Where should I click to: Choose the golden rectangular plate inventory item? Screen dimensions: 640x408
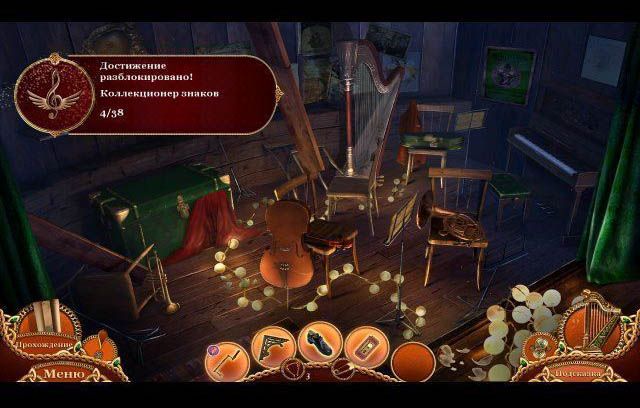(x=366, y=347)
